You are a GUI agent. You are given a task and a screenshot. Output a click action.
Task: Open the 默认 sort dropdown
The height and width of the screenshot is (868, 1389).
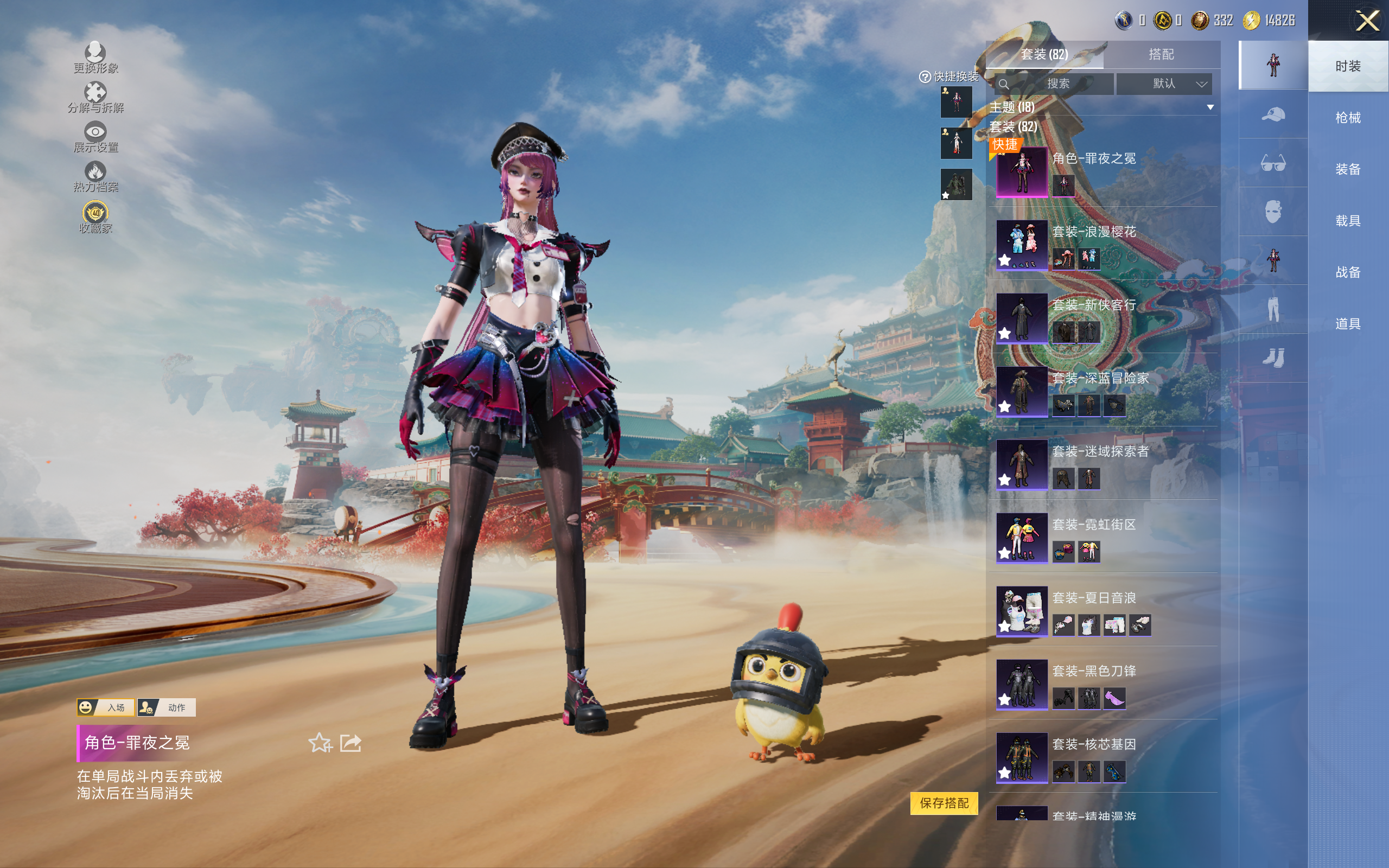(x=1163, y=84)
